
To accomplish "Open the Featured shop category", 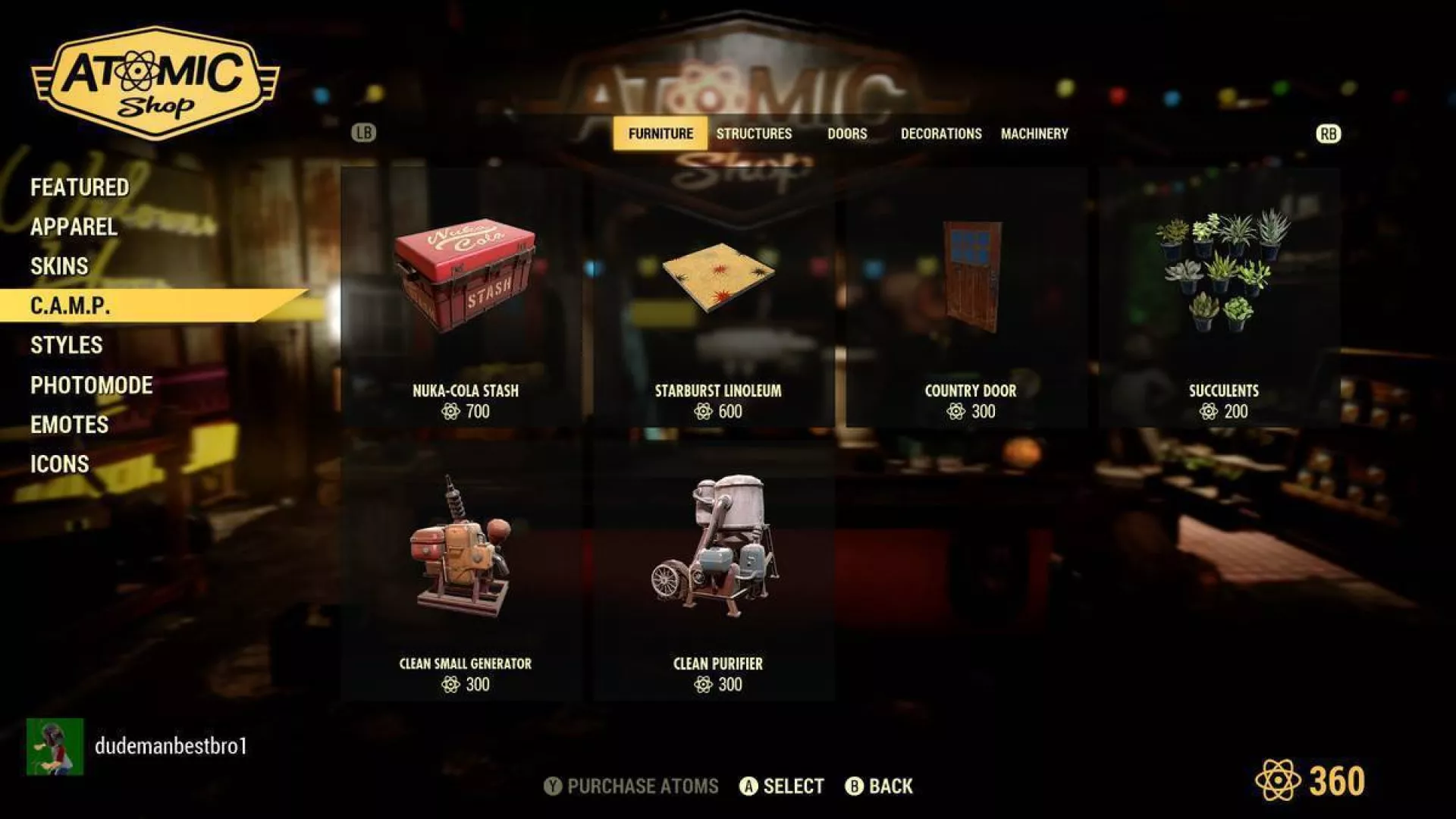I will pos(80,187).
